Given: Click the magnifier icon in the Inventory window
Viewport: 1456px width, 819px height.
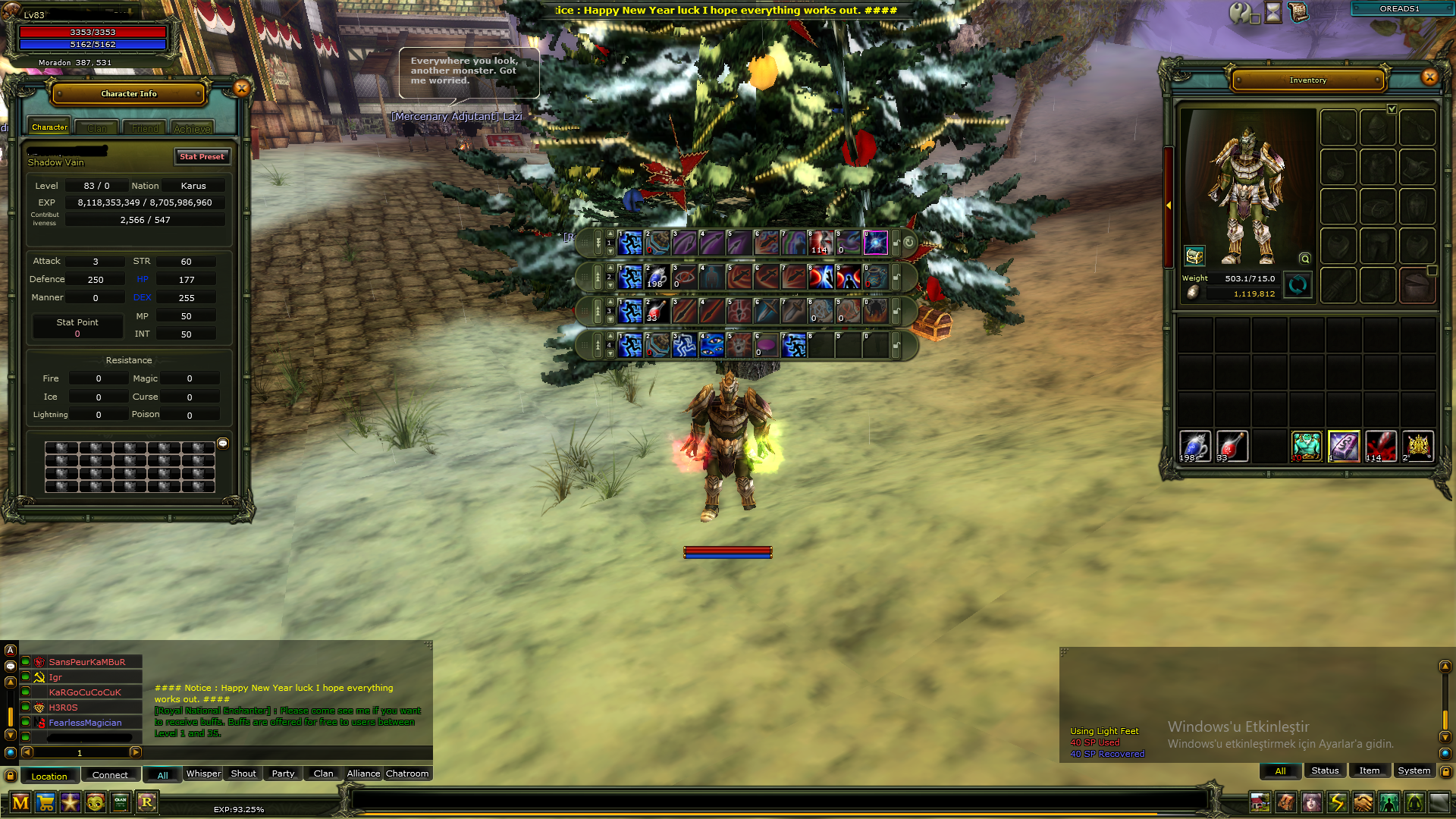Looking at the screenshot, I should pyautogui.click(x=1304, y=258).
